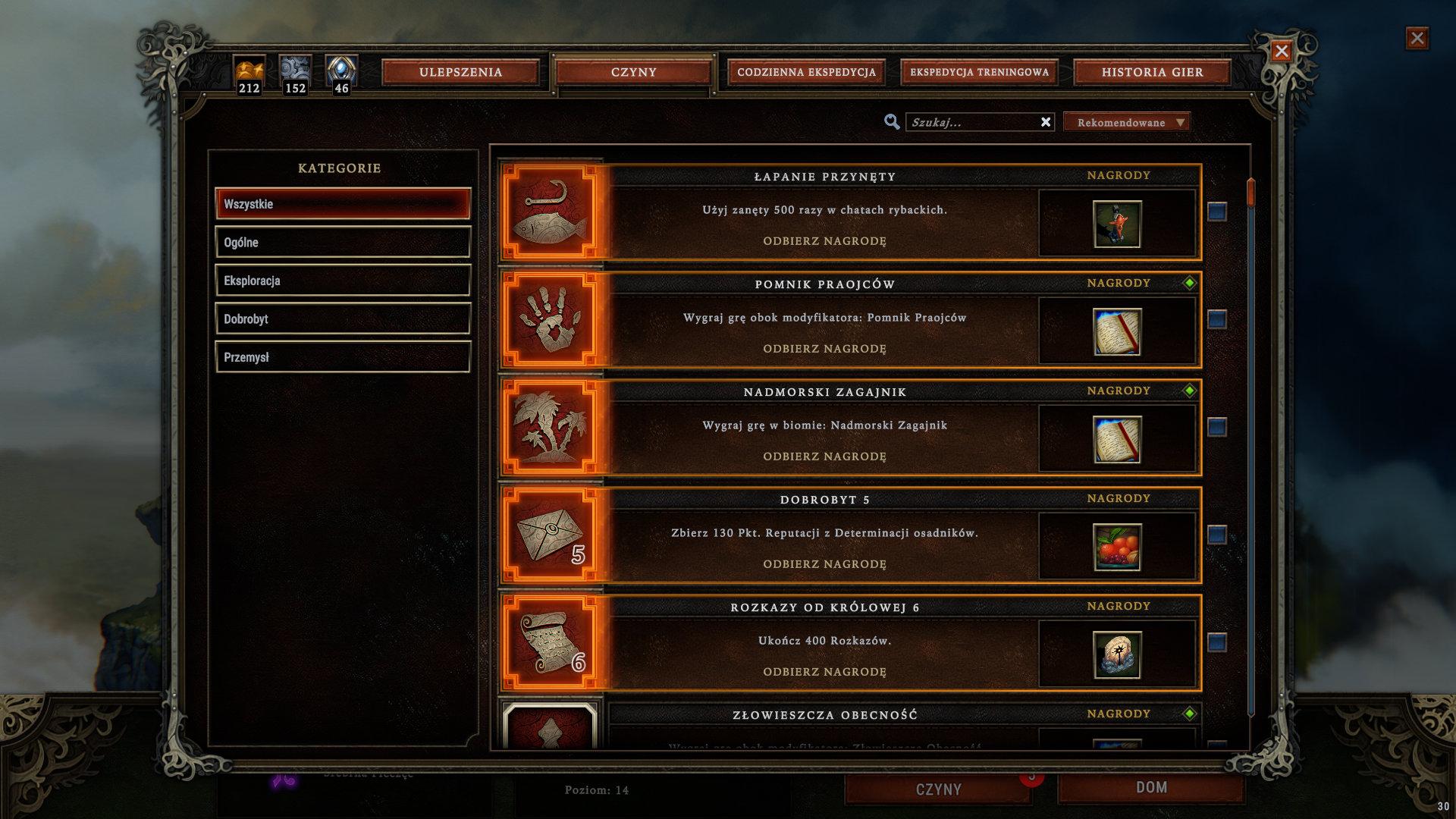The height and width of the screenshot is (819, 1456).
Task: Claim reward for Łapanie Przynęty
Action: point(824,241)
